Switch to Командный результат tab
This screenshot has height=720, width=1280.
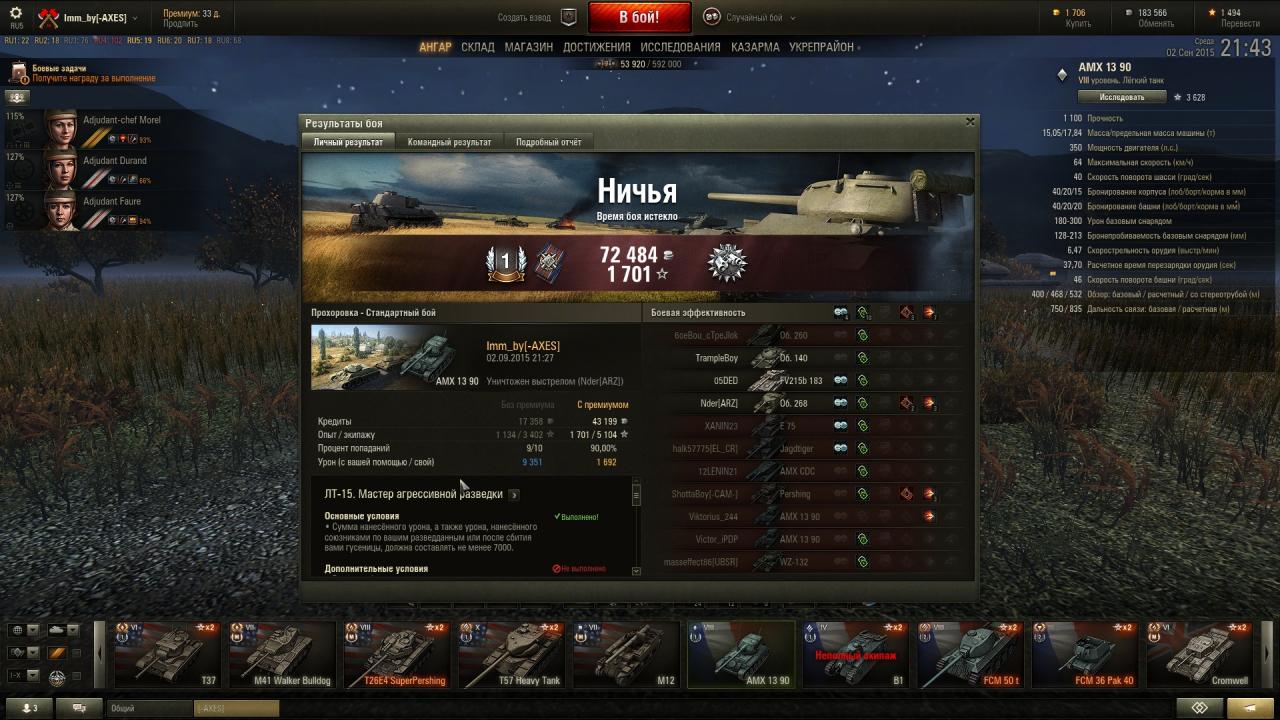tap(449, 142)
